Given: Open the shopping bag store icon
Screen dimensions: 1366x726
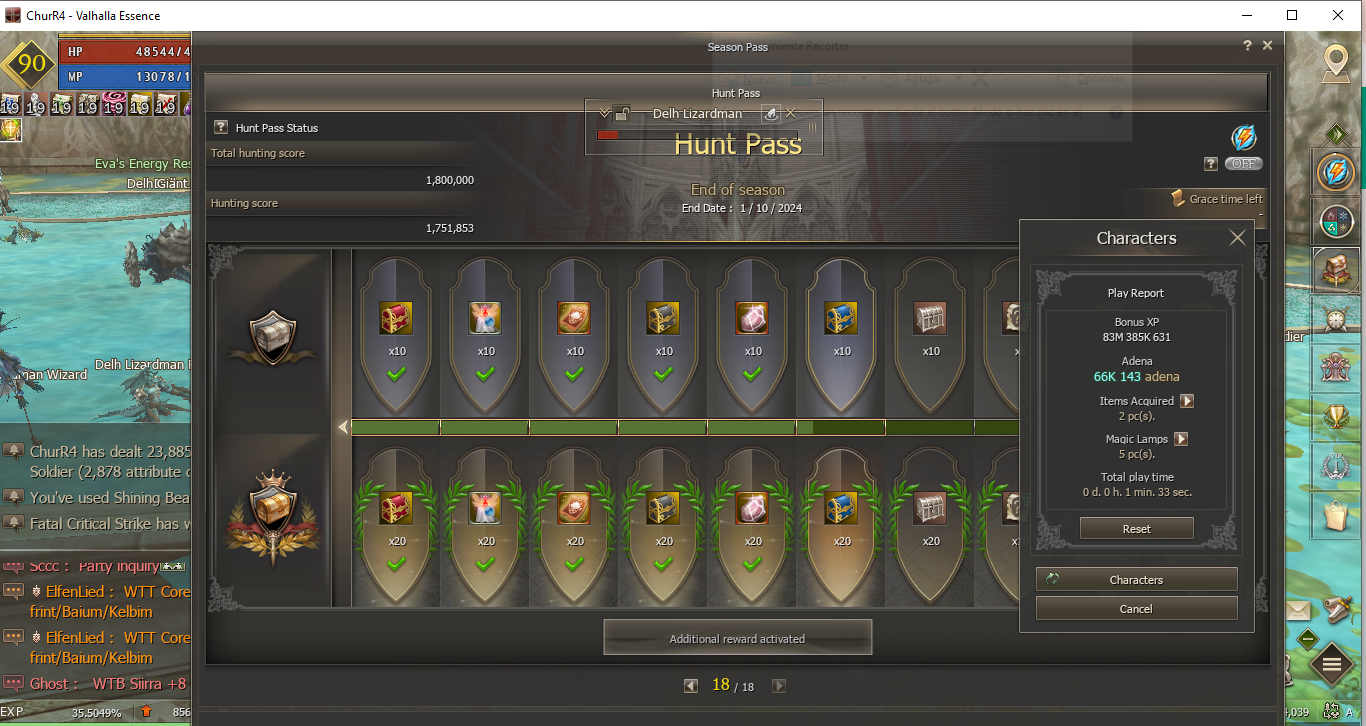Looking at the screenshot, I should click(x=1335, y=516).
